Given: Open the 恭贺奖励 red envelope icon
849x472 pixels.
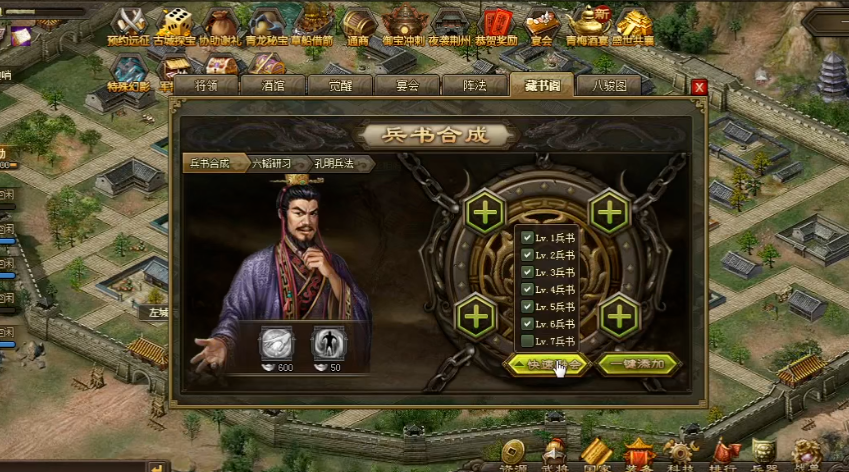Looking at the screenshot, I should tap(496, 23).
